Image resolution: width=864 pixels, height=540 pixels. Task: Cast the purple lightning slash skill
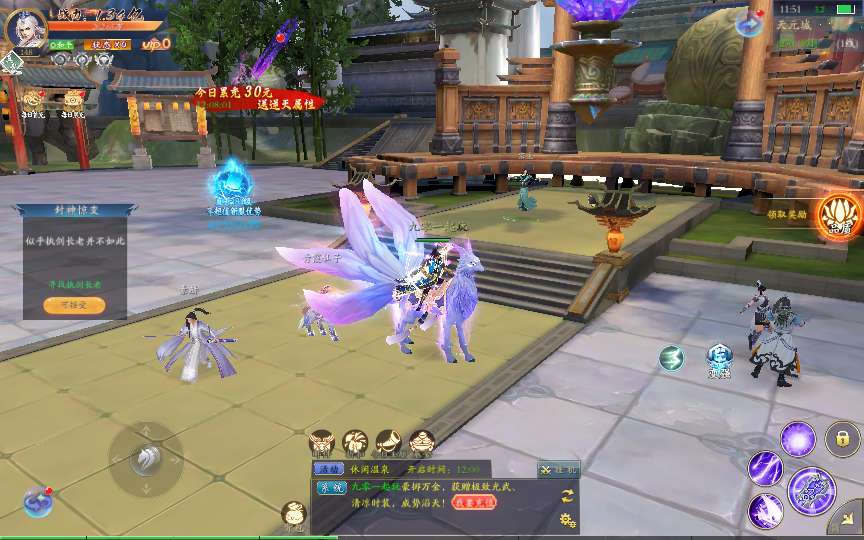pos(766,468)
